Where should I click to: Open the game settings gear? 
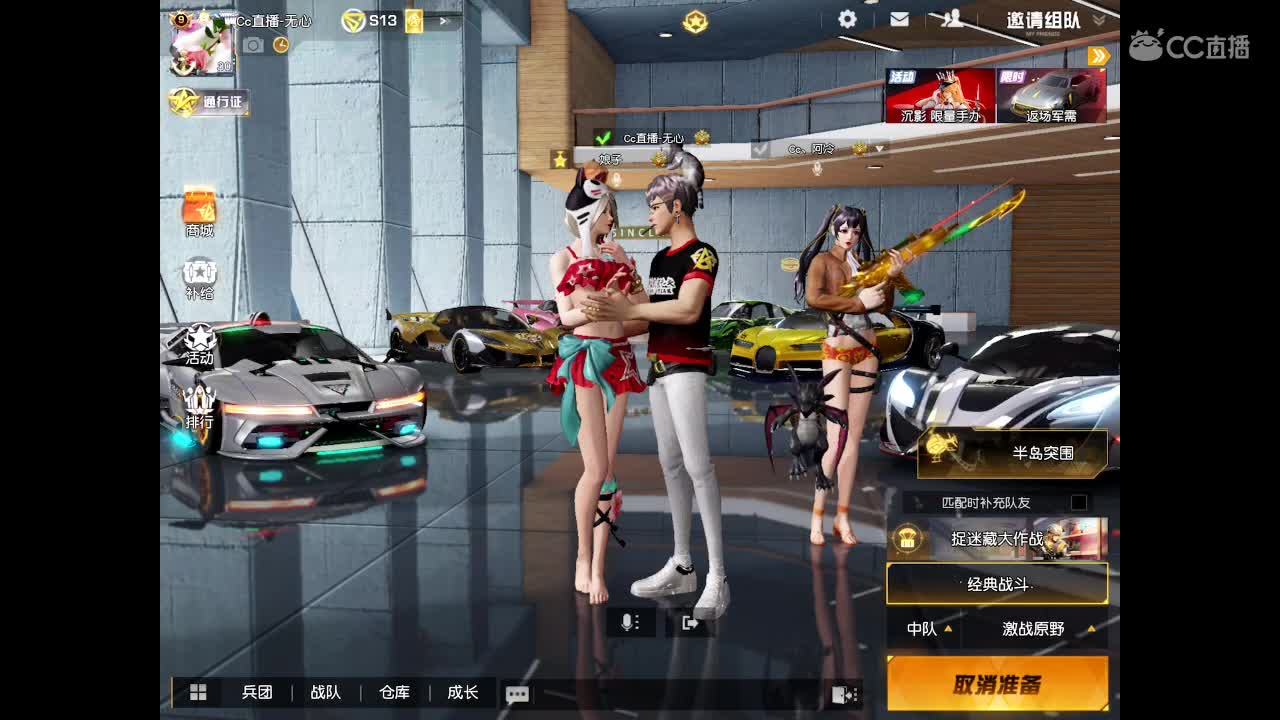pyautogui.click(x=847, y=18)
